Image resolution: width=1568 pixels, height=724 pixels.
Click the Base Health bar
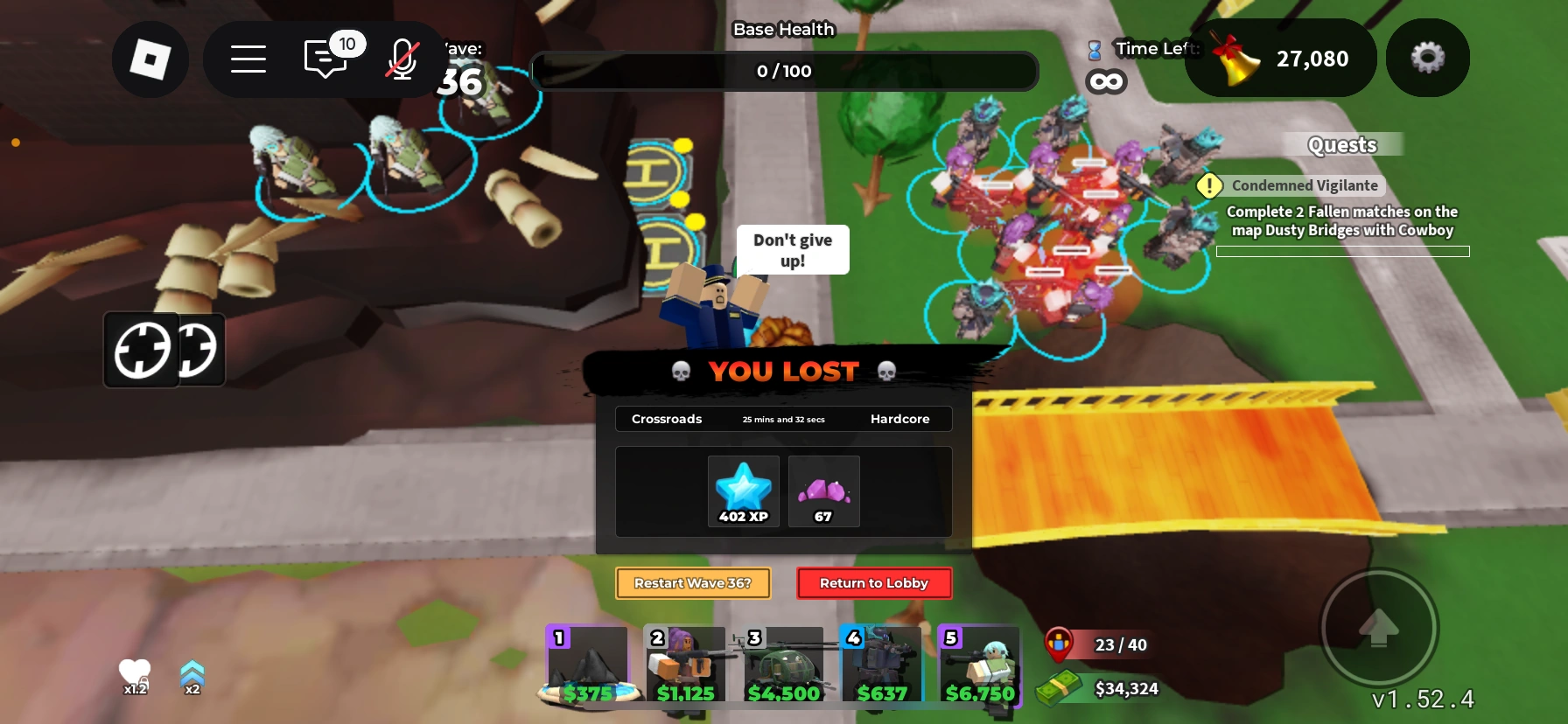784,71
